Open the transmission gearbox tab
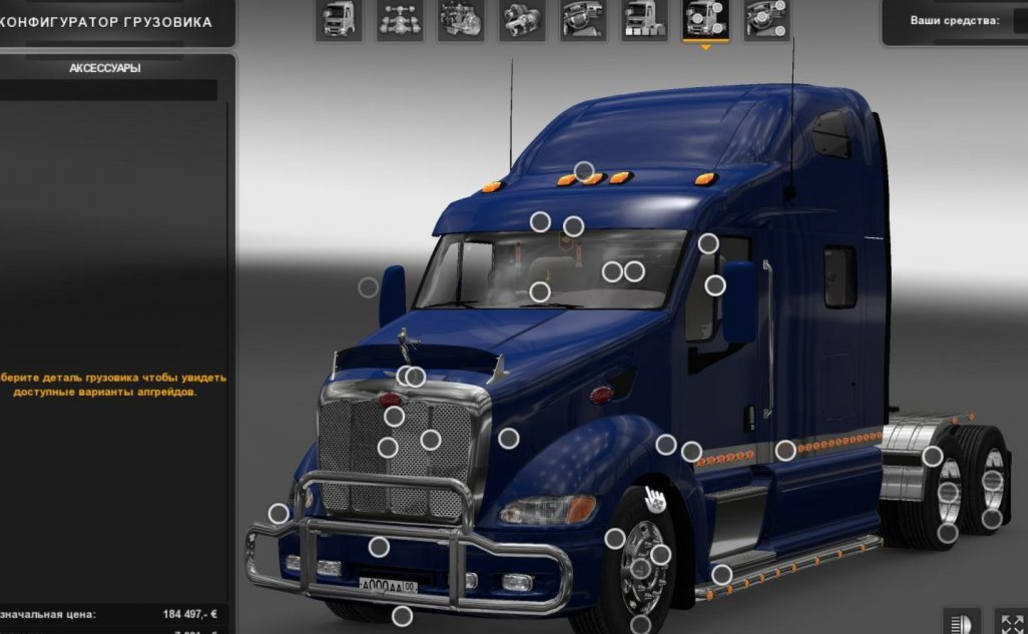 point(522,19)
